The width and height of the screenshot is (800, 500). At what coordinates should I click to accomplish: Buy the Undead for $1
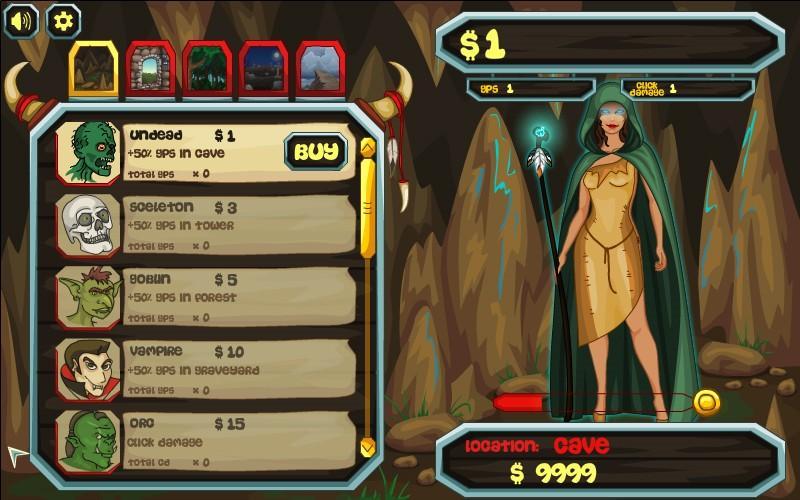pos(316,152)
